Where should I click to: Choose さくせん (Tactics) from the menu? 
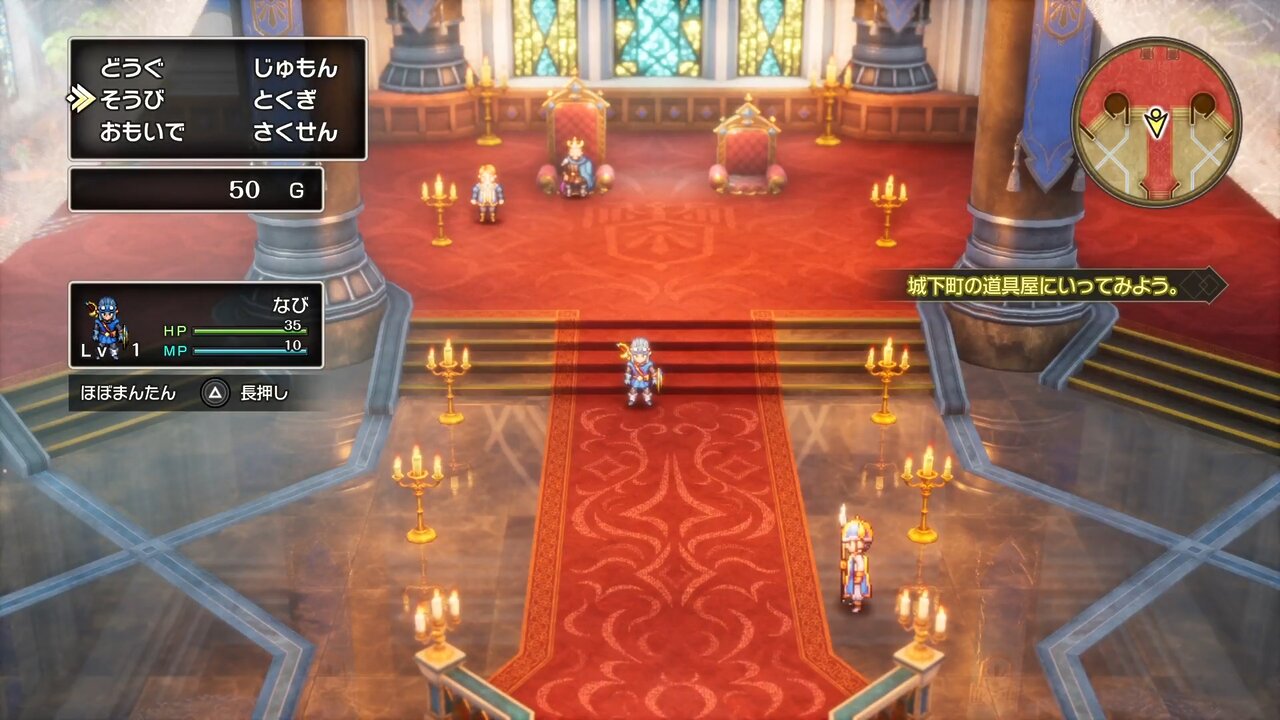[295, 132]
